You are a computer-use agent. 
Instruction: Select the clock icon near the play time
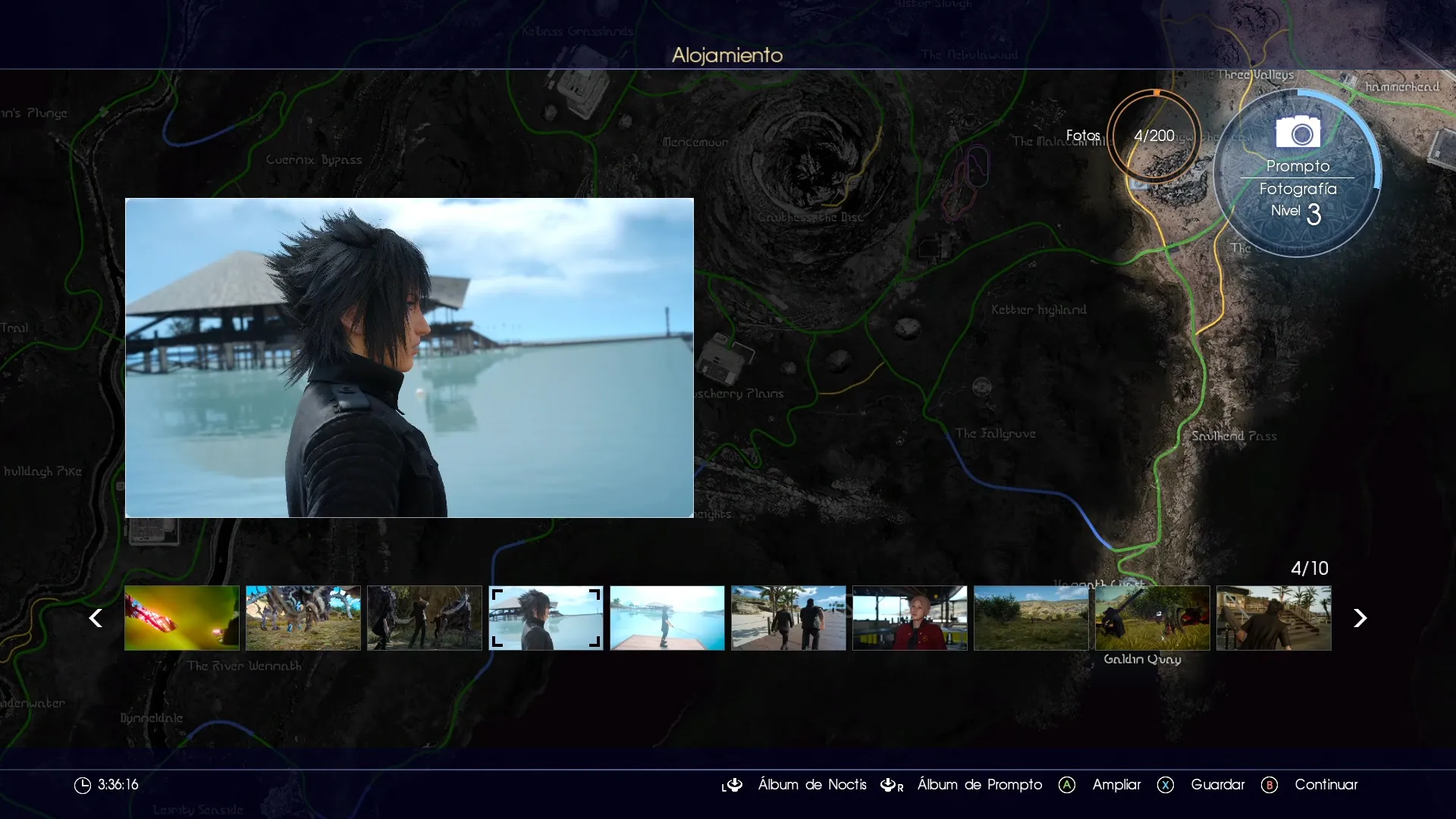point(83,785)
